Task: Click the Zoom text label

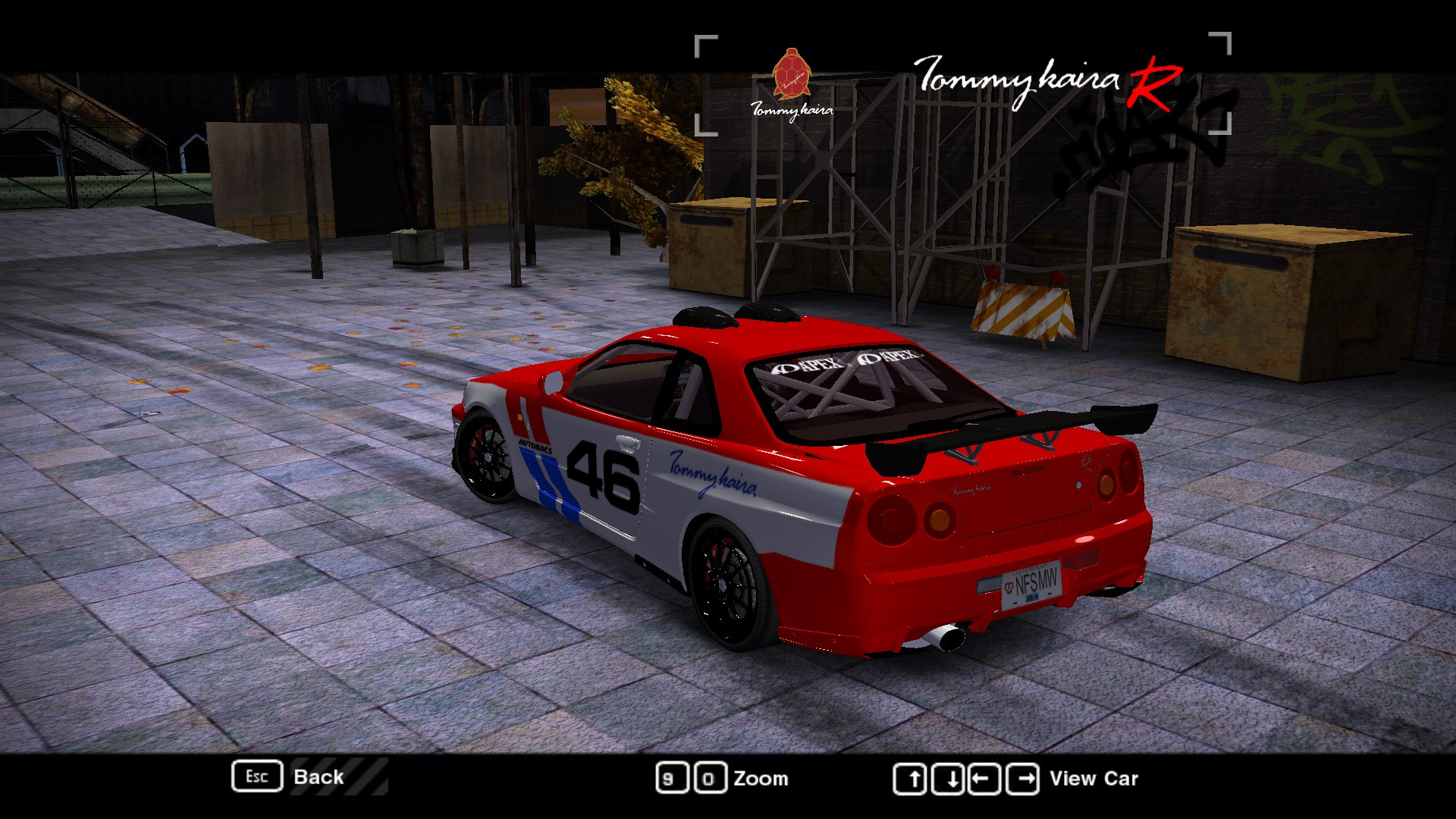Action: point(761,778)
